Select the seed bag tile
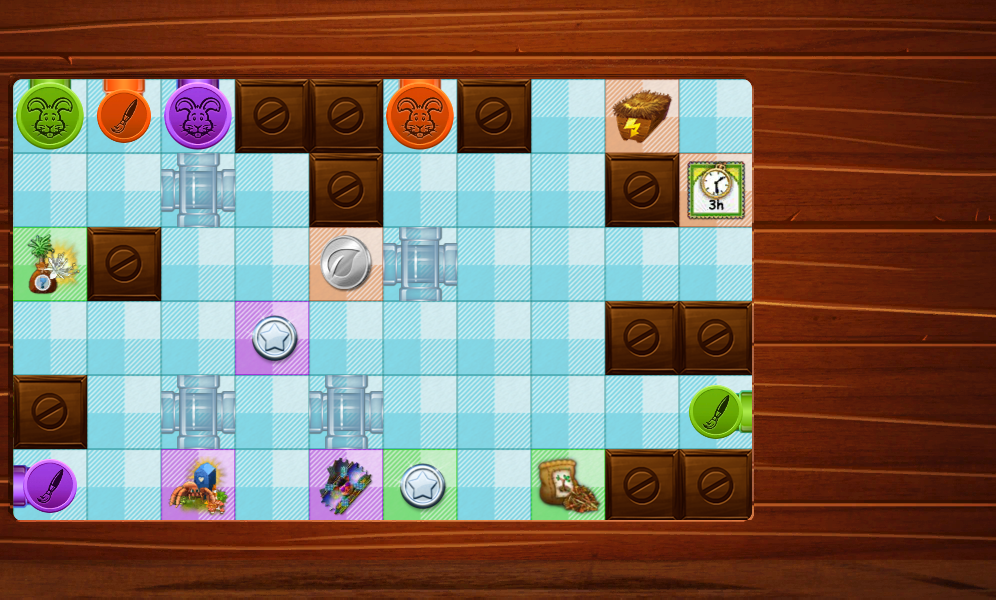 pyautogui.click(x=568, y=486)
